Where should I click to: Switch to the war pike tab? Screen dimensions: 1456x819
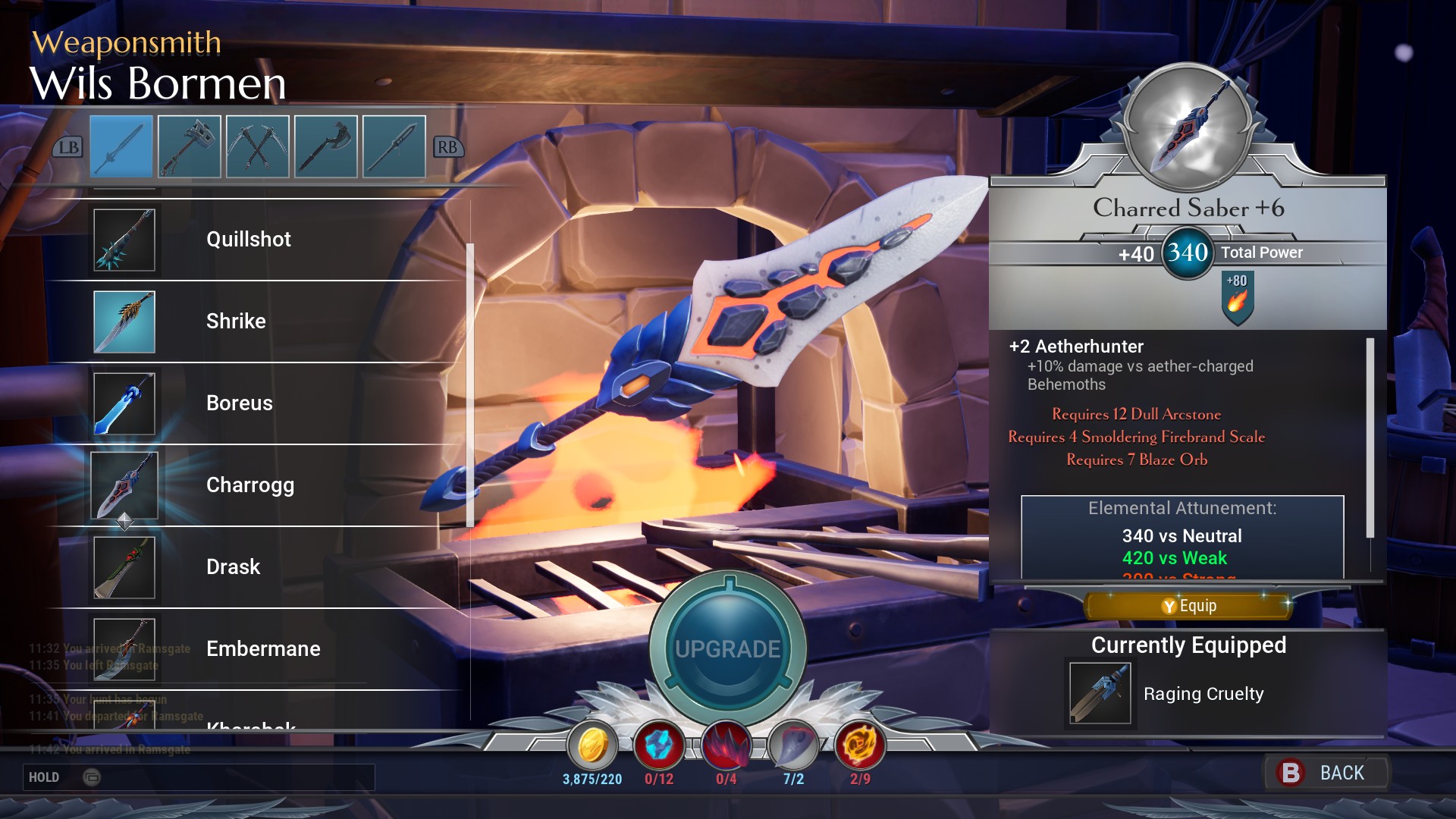[394, 146]
